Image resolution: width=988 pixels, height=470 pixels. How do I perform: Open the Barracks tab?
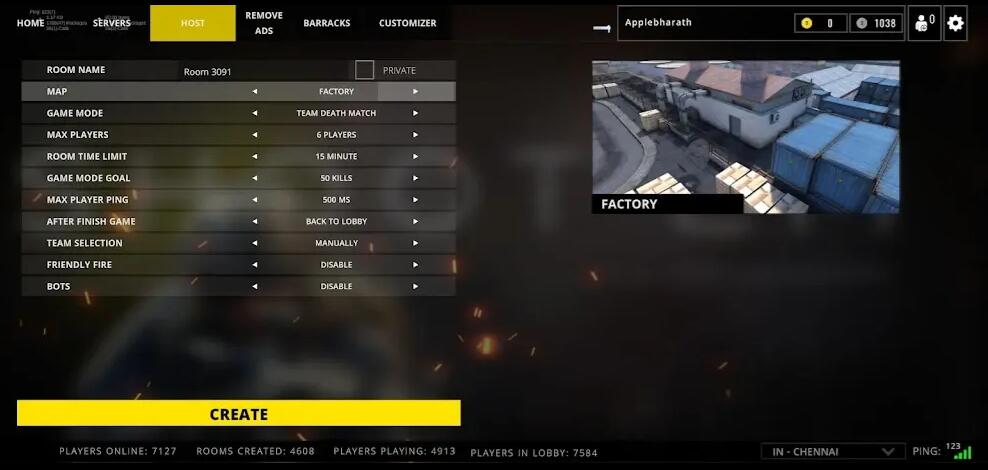(x=327, y=23)
